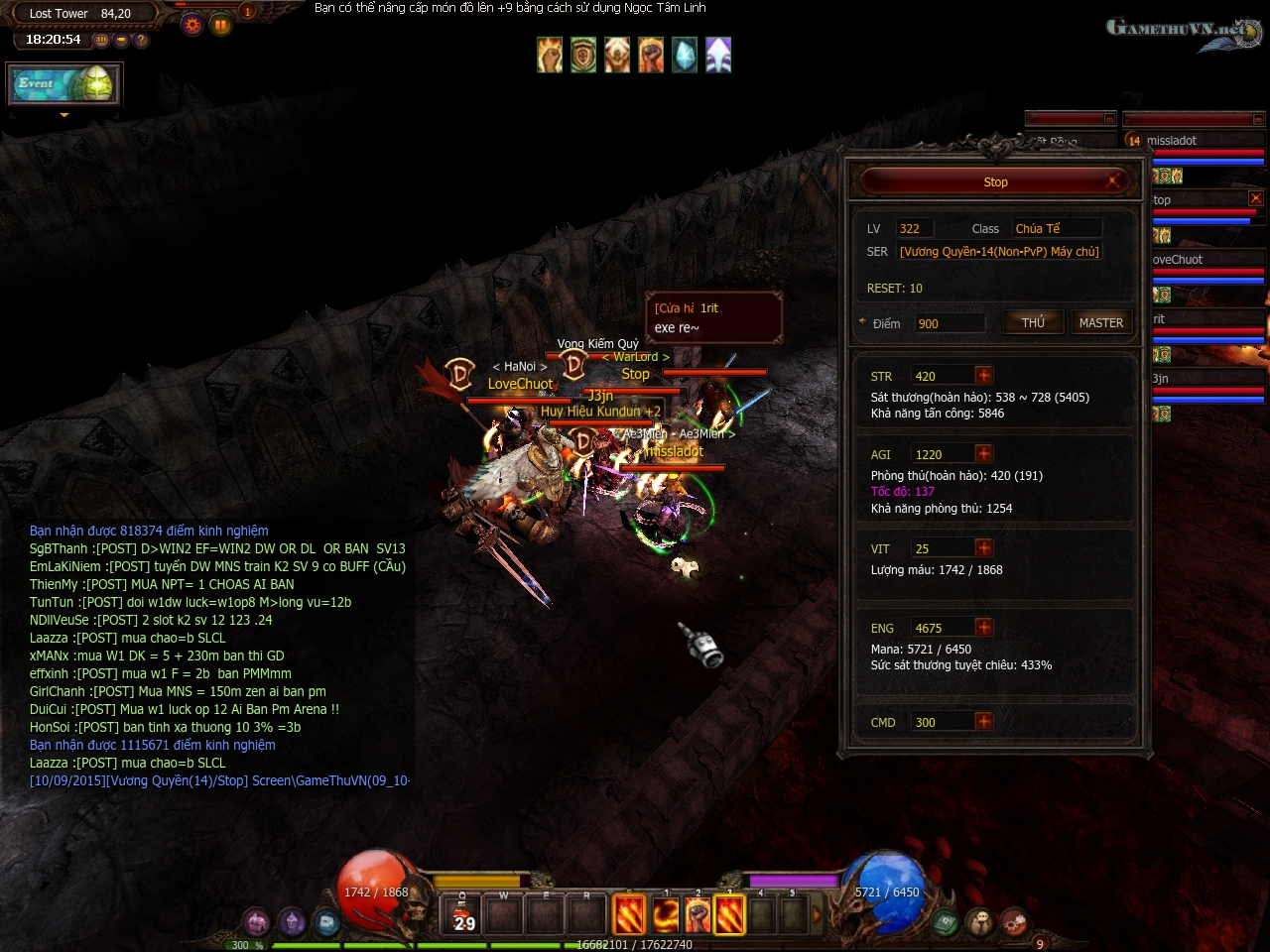Open the MASTER skill tree
Image resolution: width=1270 pixels, height=952 pixels.
(1100, 322)
